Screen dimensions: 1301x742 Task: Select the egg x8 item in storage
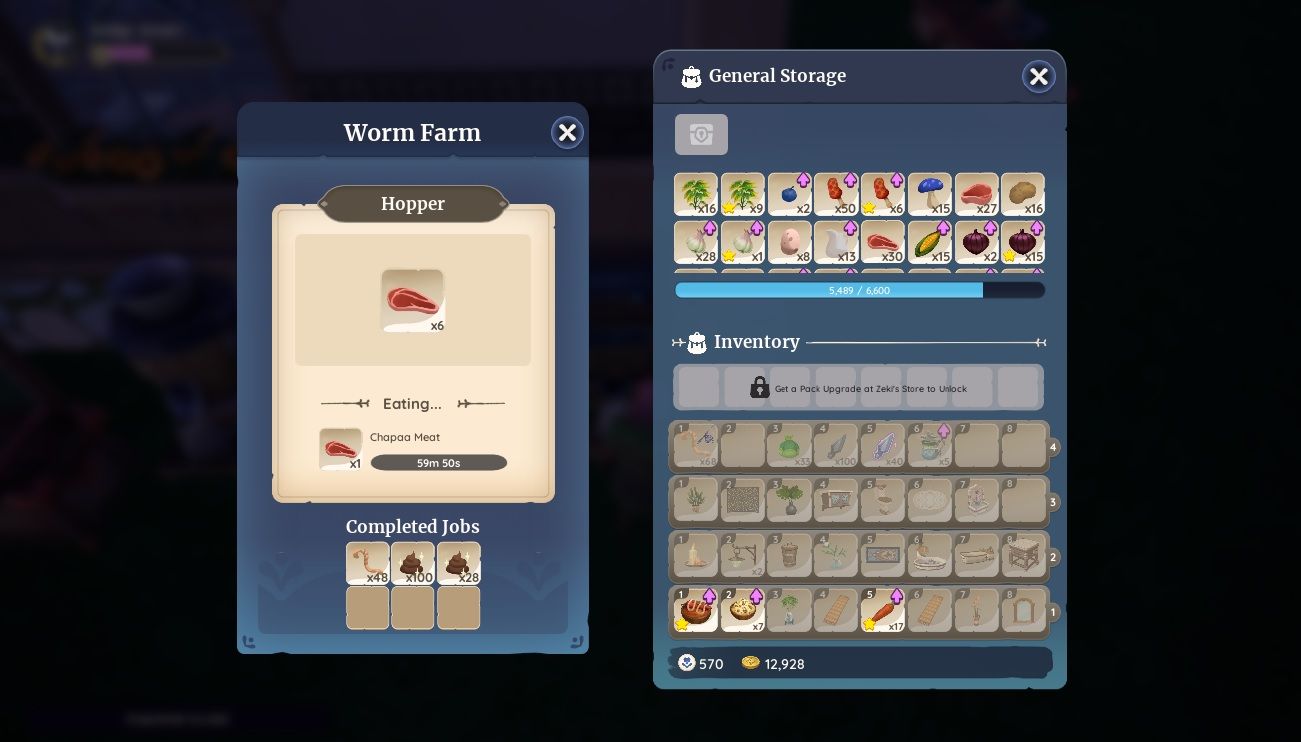pyautogui.click(x=789, y=242)
